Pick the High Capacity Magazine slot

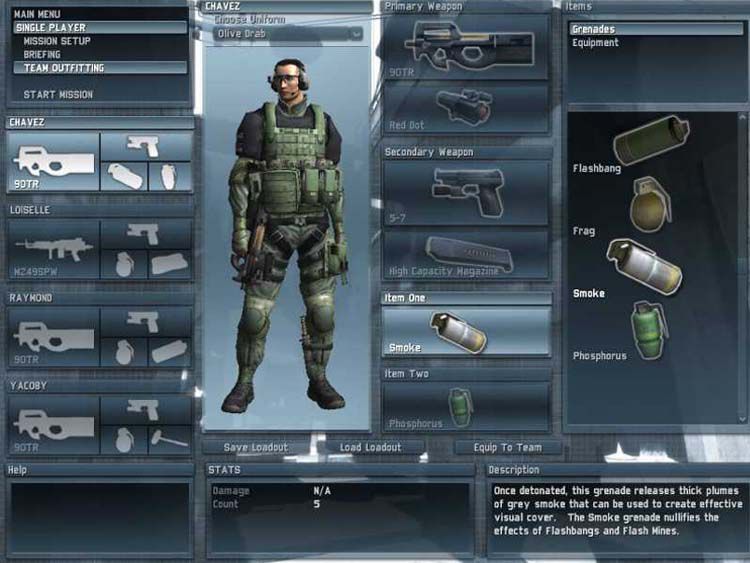pos(466,255)
